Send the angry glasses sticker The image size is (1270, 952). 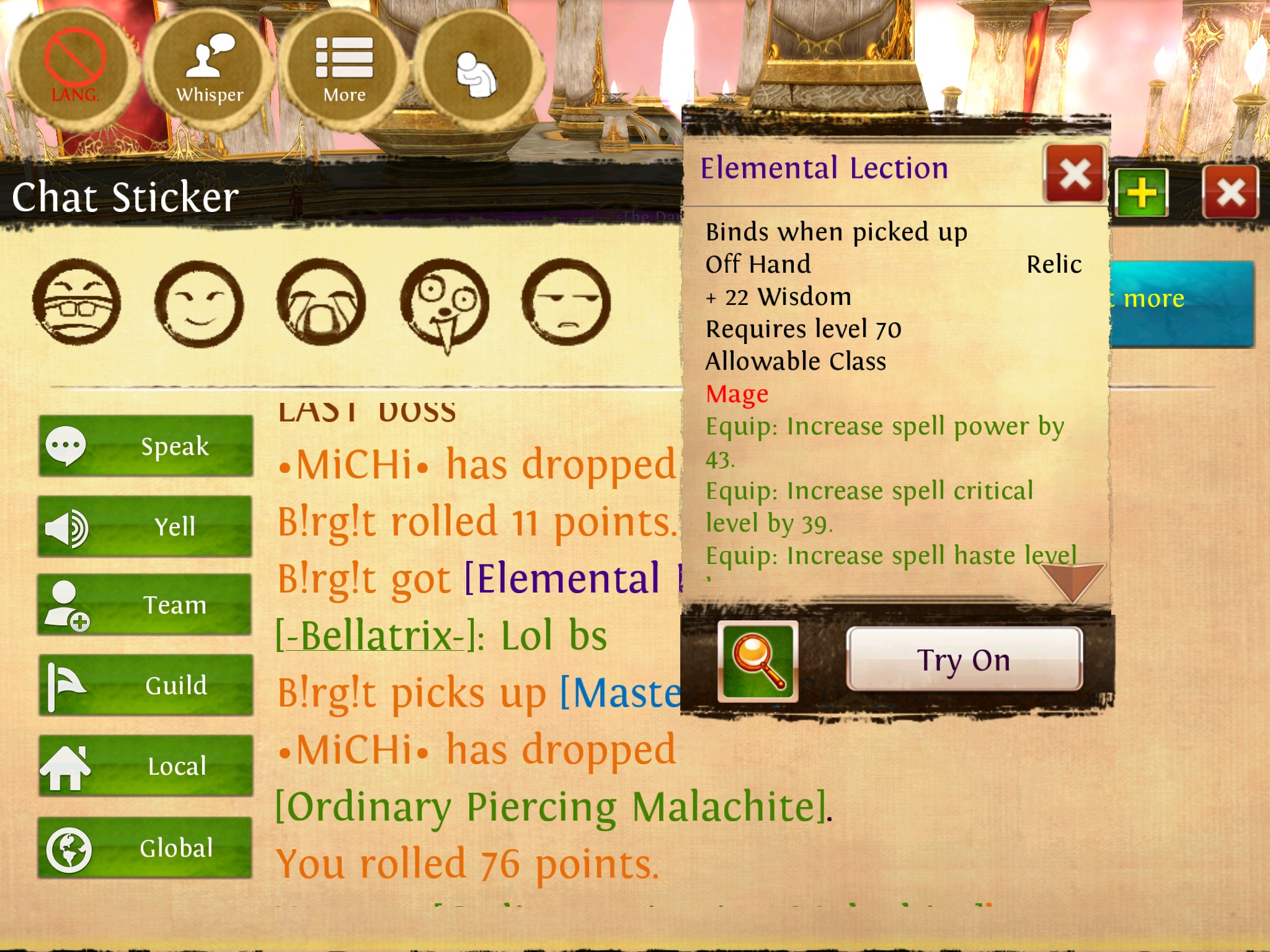click(77, 302)
